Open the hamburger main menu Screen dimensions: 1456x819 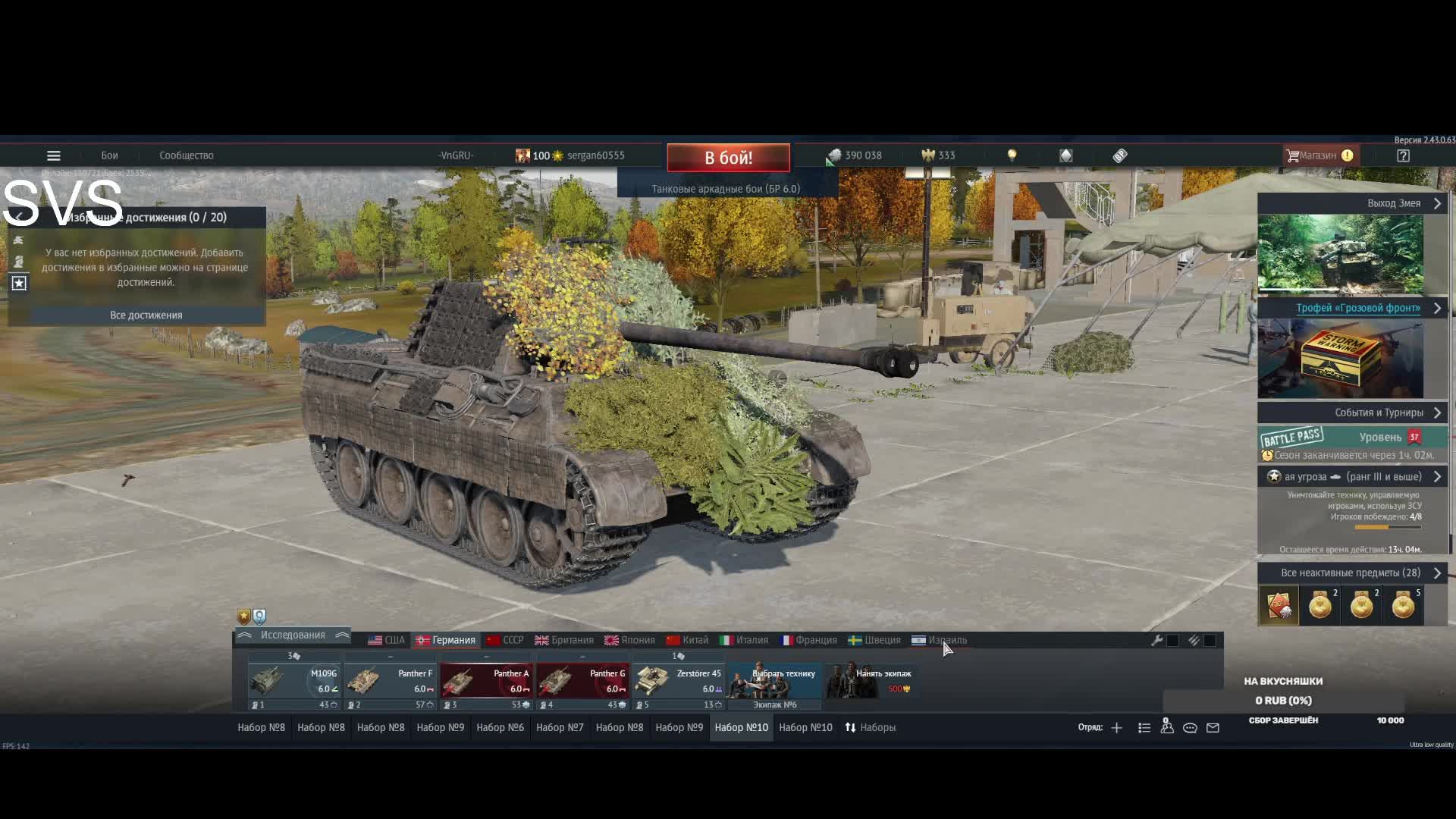53,155
